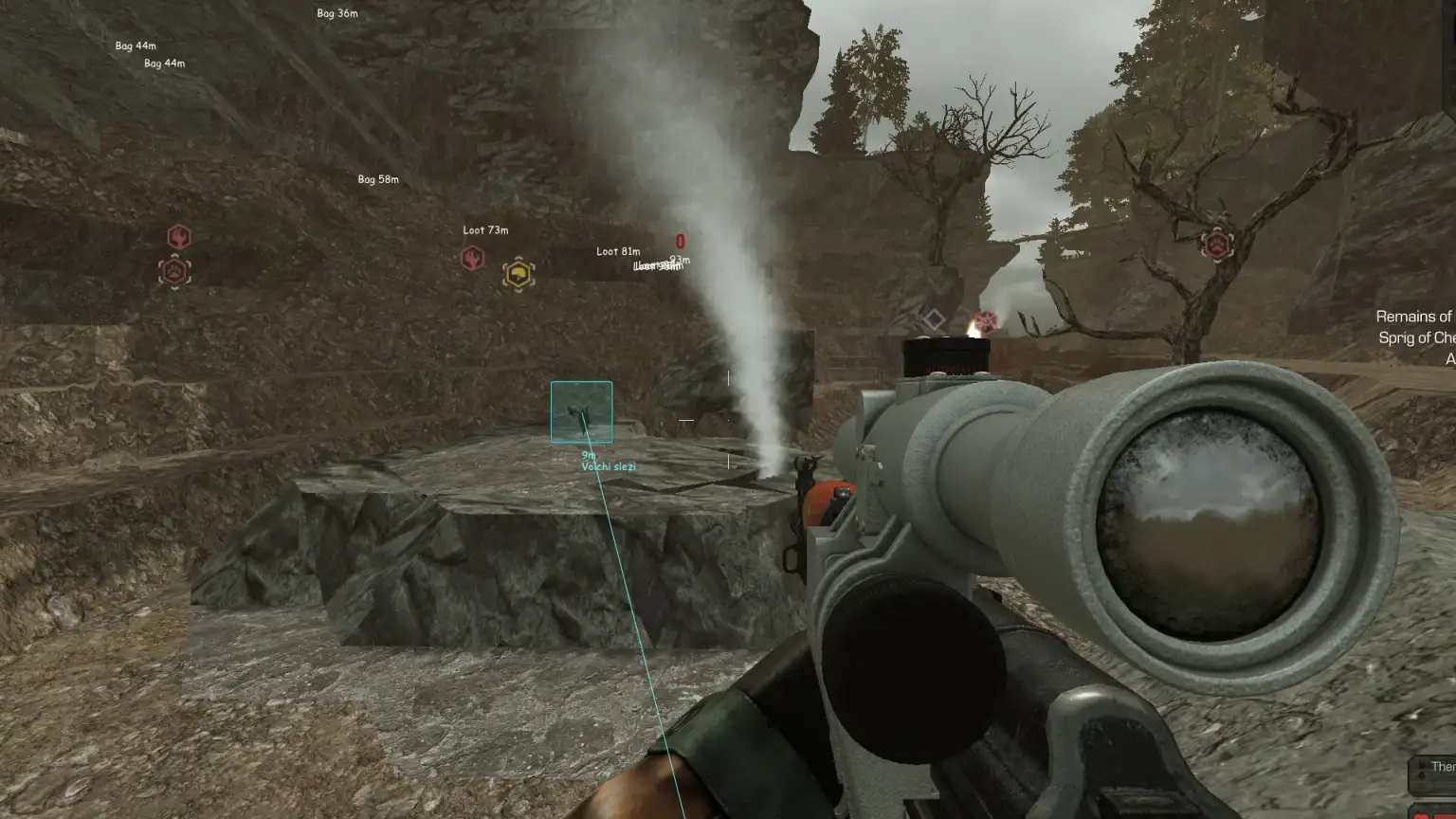Click the purple diamond anomaly marker
Image resolution: width=1456 pixels, height=819 pixels.
935,318
